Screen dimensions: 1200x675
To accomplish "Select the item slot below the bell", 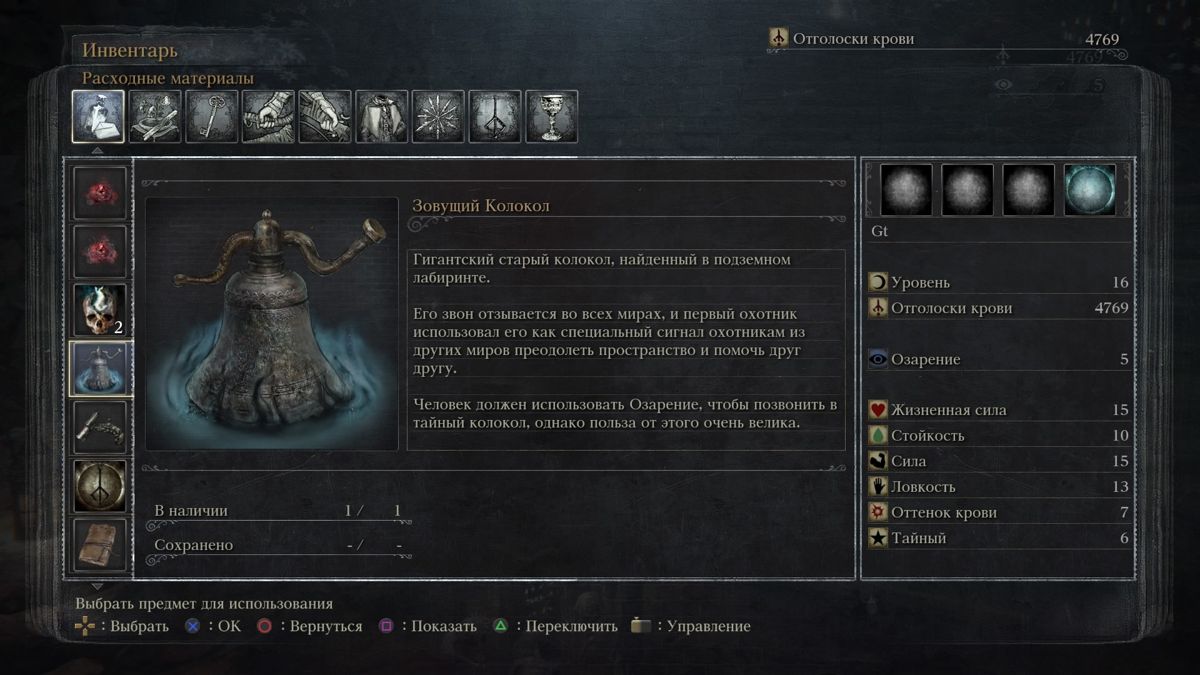I will click(100, 428).
